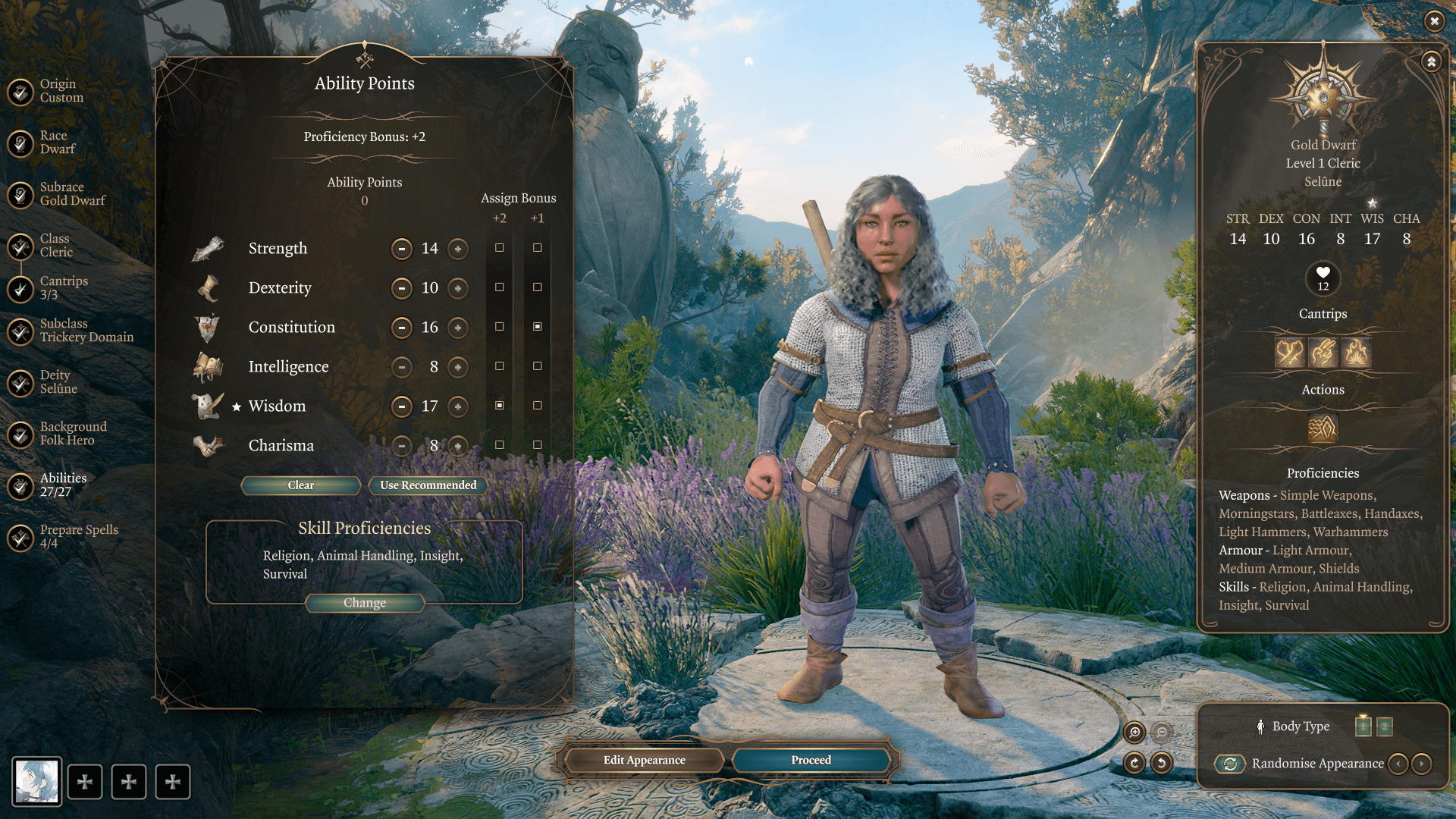Uncheck the +2 Wisdom bonus checkbox
The width and height of the screenshot is (1456, 819).
click(x=499, y=405)
